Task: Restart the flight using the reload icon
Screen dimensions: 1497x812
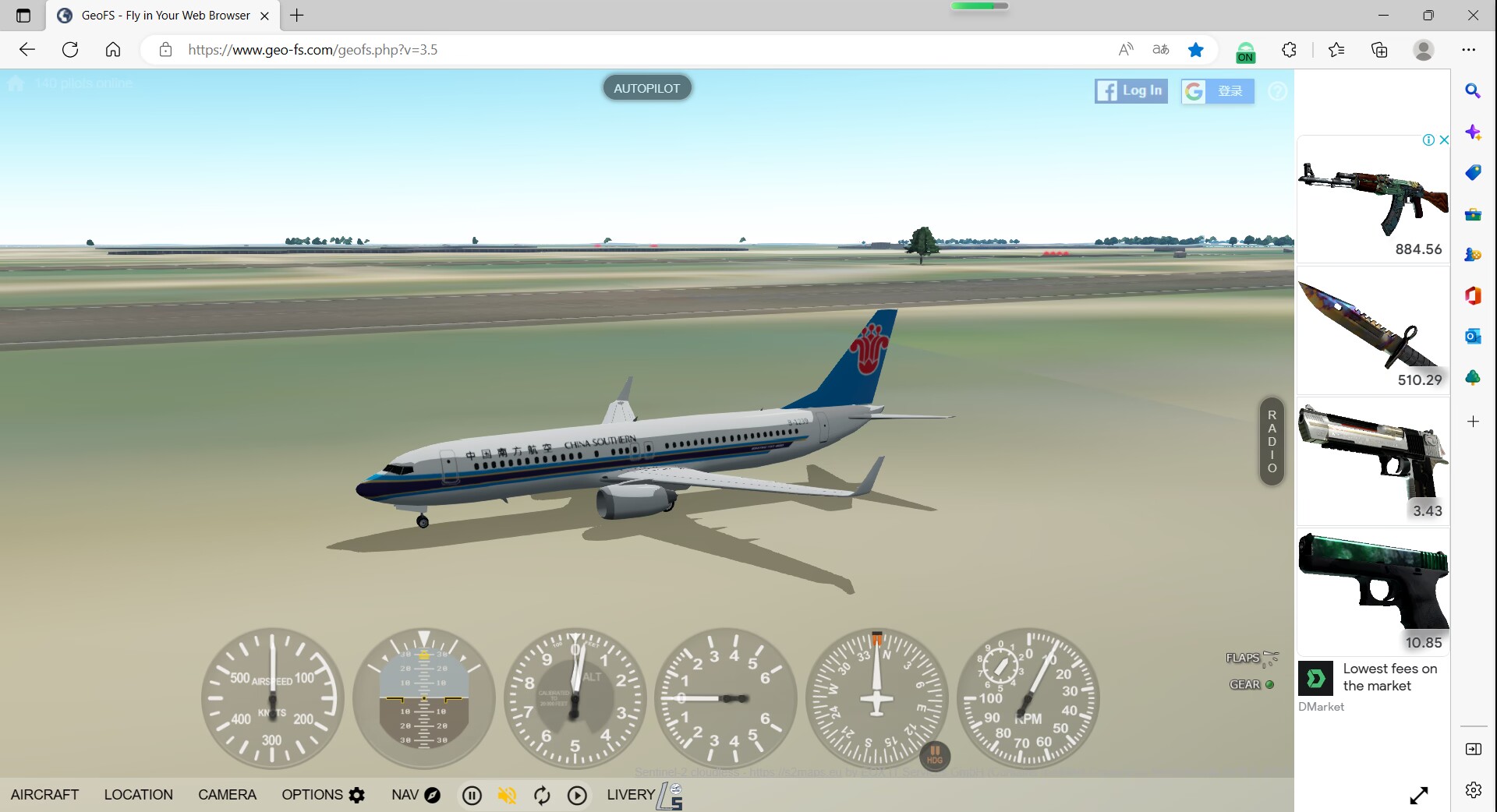Action: (542, 796)
